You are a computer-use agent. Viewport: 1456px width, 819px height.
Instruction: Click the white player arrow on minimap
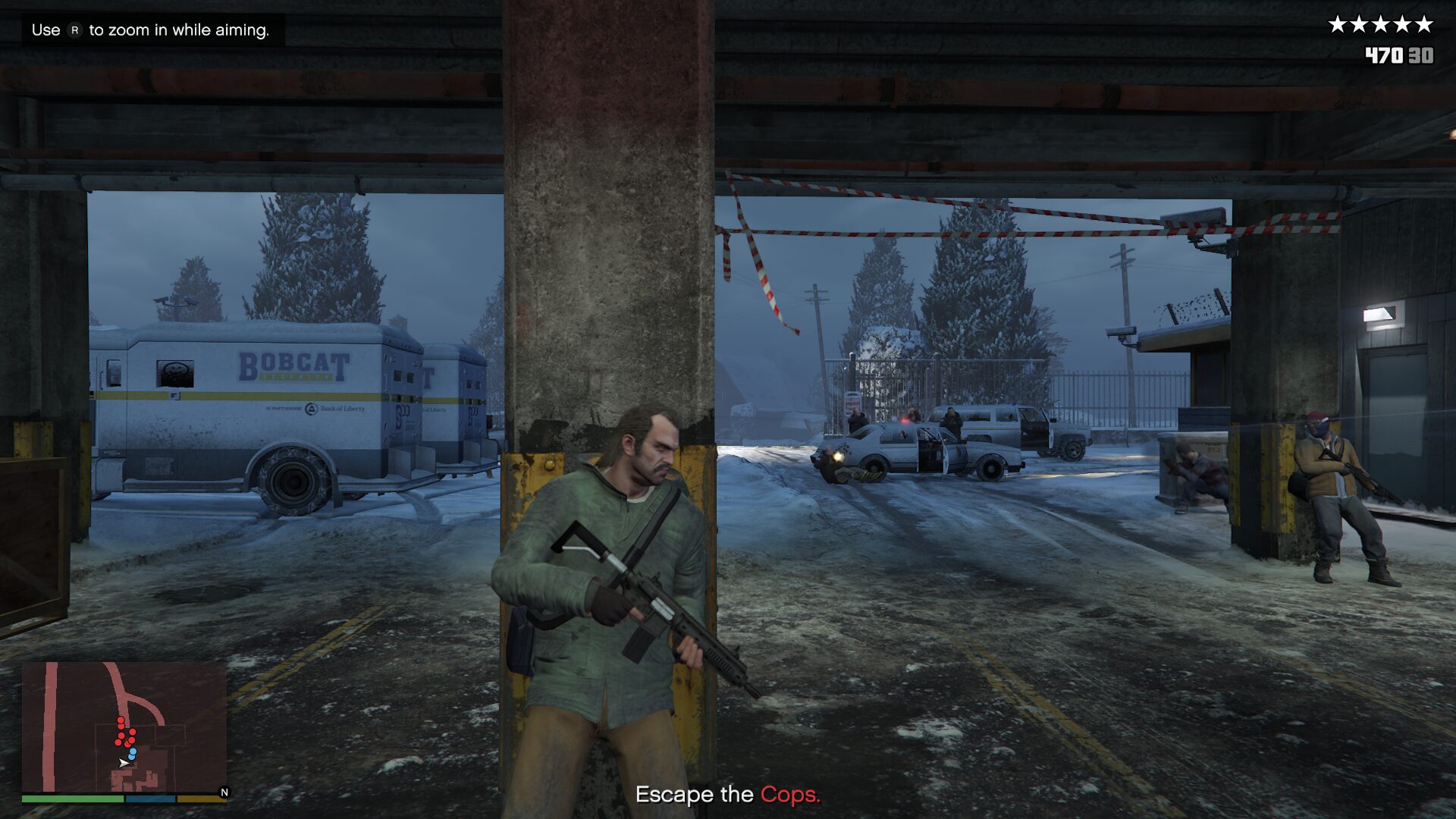point(123,763)
